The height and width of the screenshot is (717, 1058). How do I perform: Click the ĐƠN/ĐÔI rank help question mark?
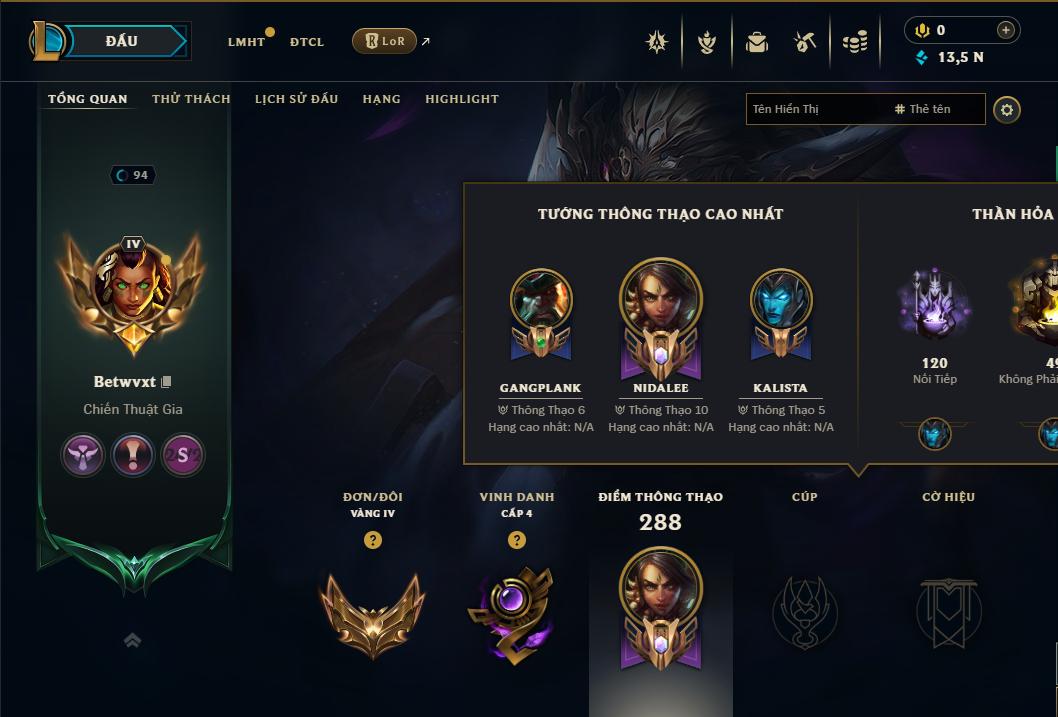(x=373, y=540)
